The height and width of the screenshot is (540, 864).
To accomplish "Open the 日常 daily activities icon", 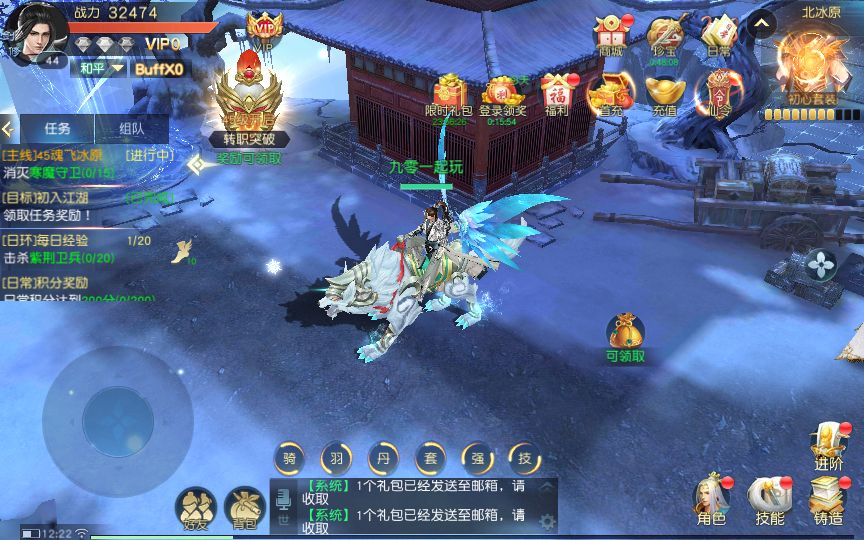I will [717, 33].
